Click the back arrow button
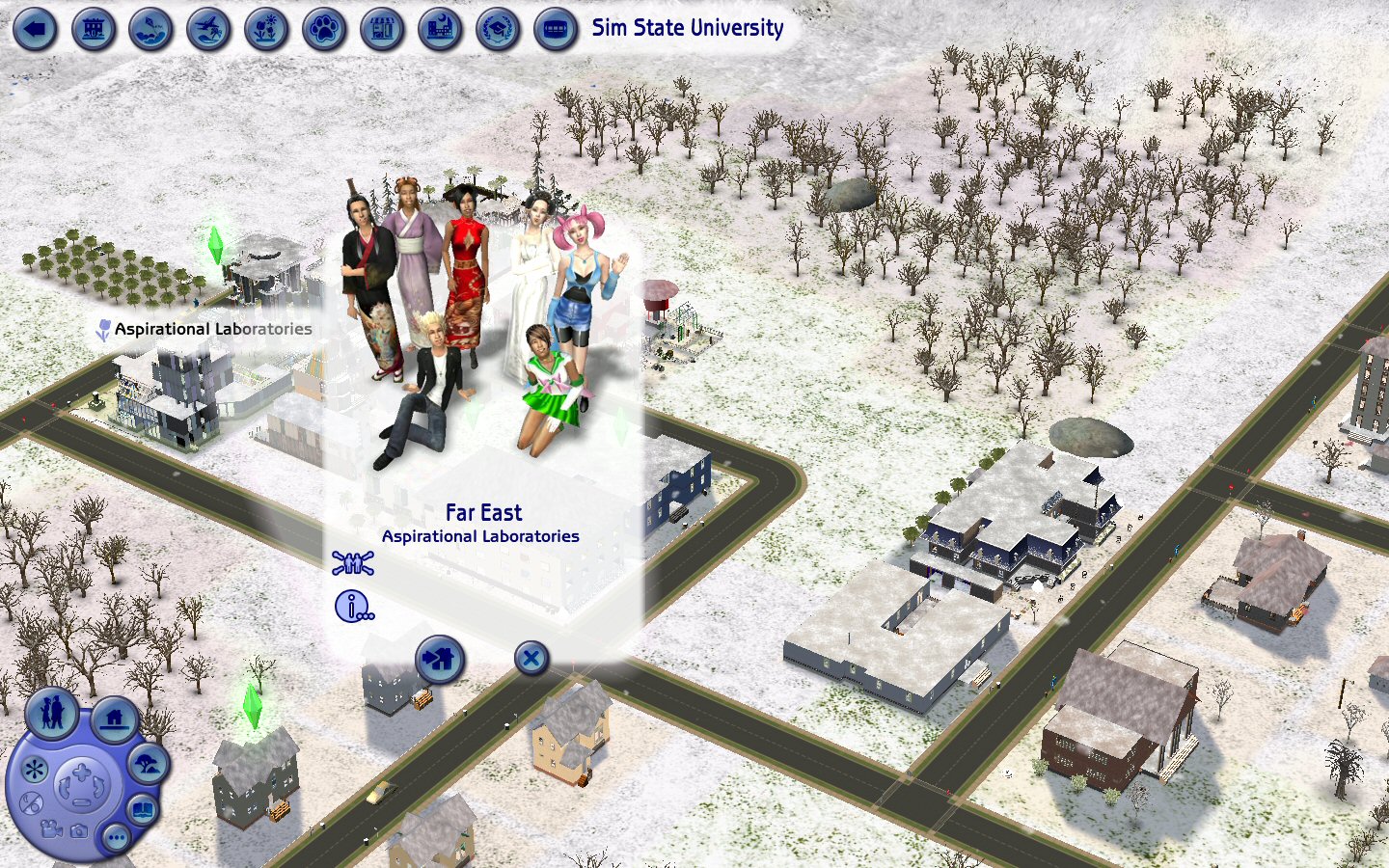This screenshot has width=1389, height=868. pyautogui.click(x=35, y=29)
